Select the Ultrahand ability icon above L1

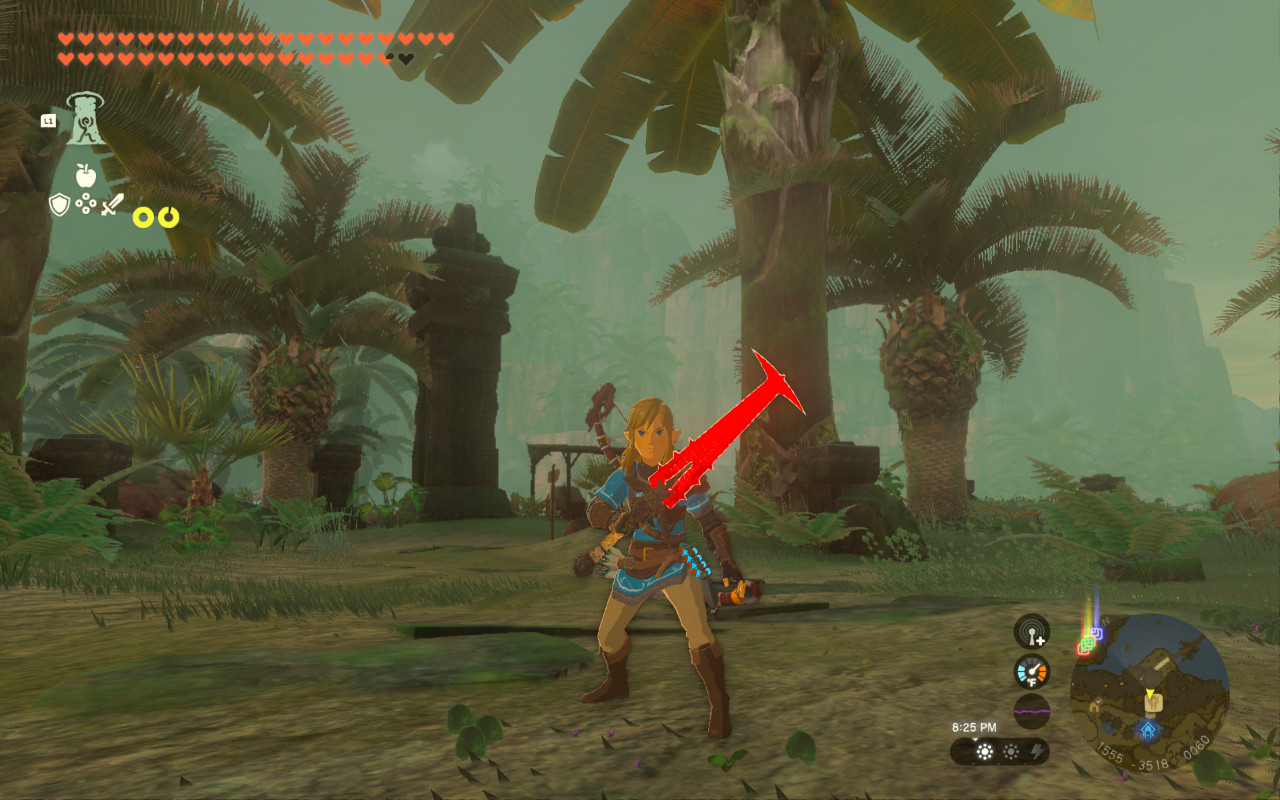tap(85, 118)
